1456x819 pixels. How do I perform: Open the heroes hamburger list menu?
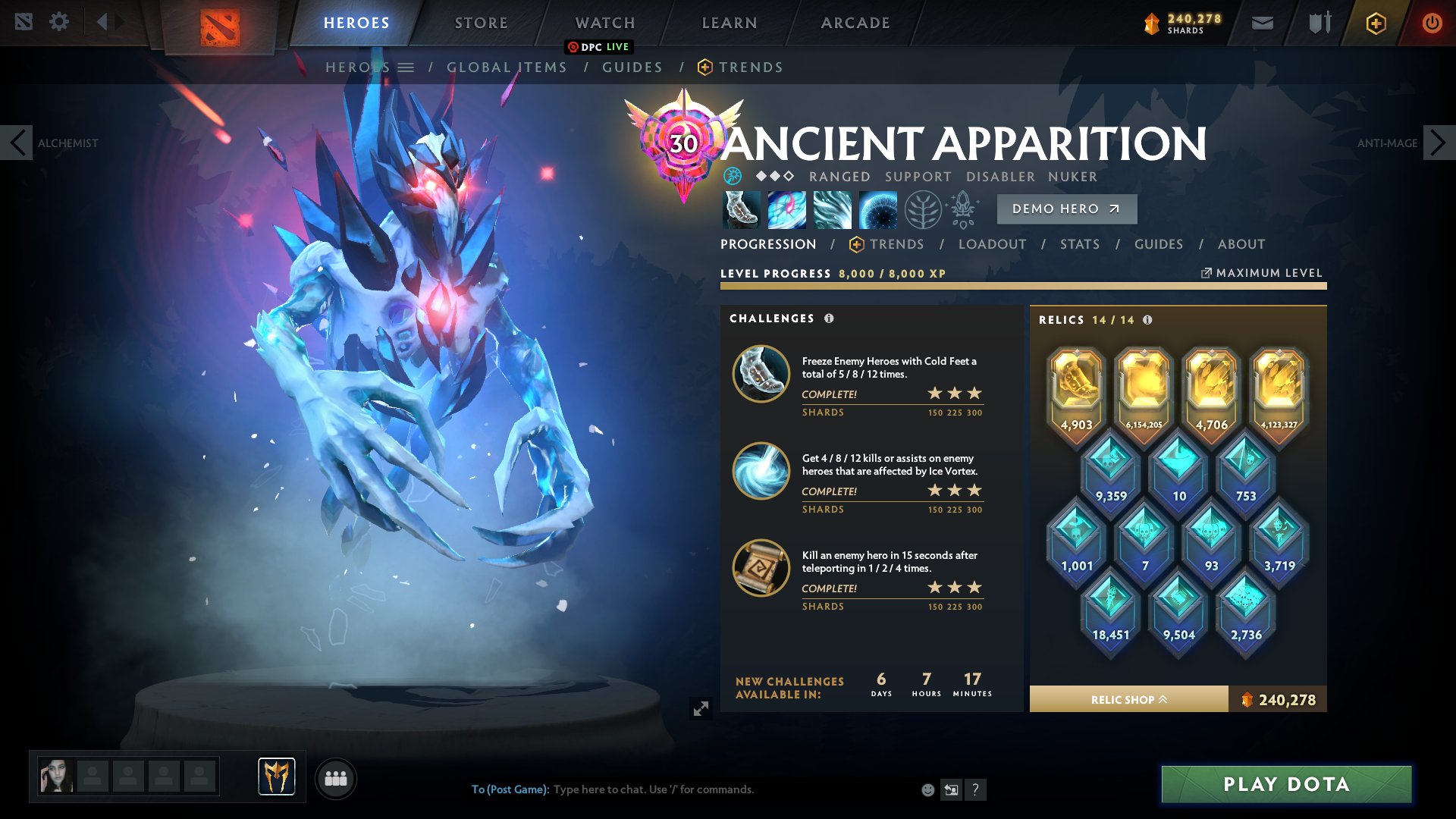coord(407,67)
